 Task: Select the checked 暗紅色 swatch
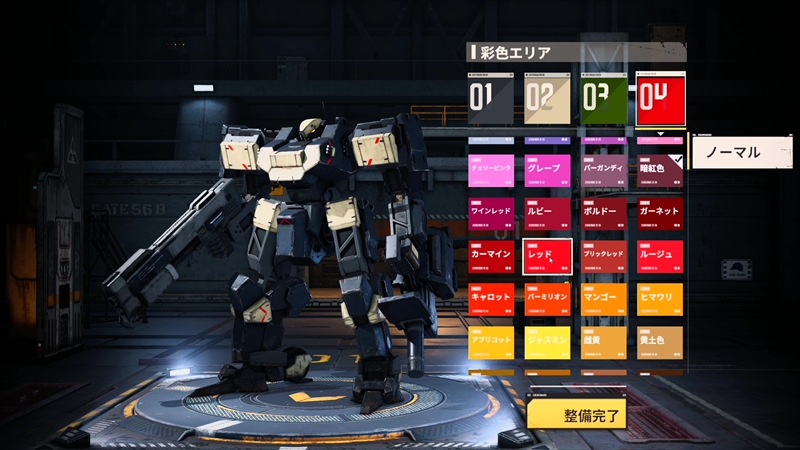pos(660,169)
